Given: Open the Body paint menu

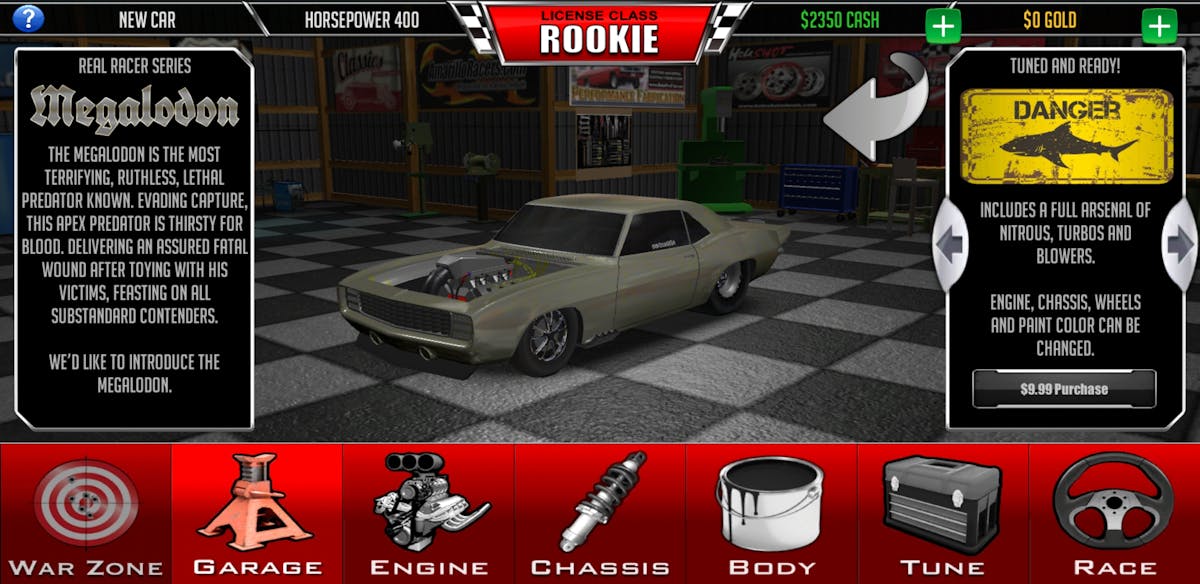Looking at the screenshot, I should [x=771, y=514].
